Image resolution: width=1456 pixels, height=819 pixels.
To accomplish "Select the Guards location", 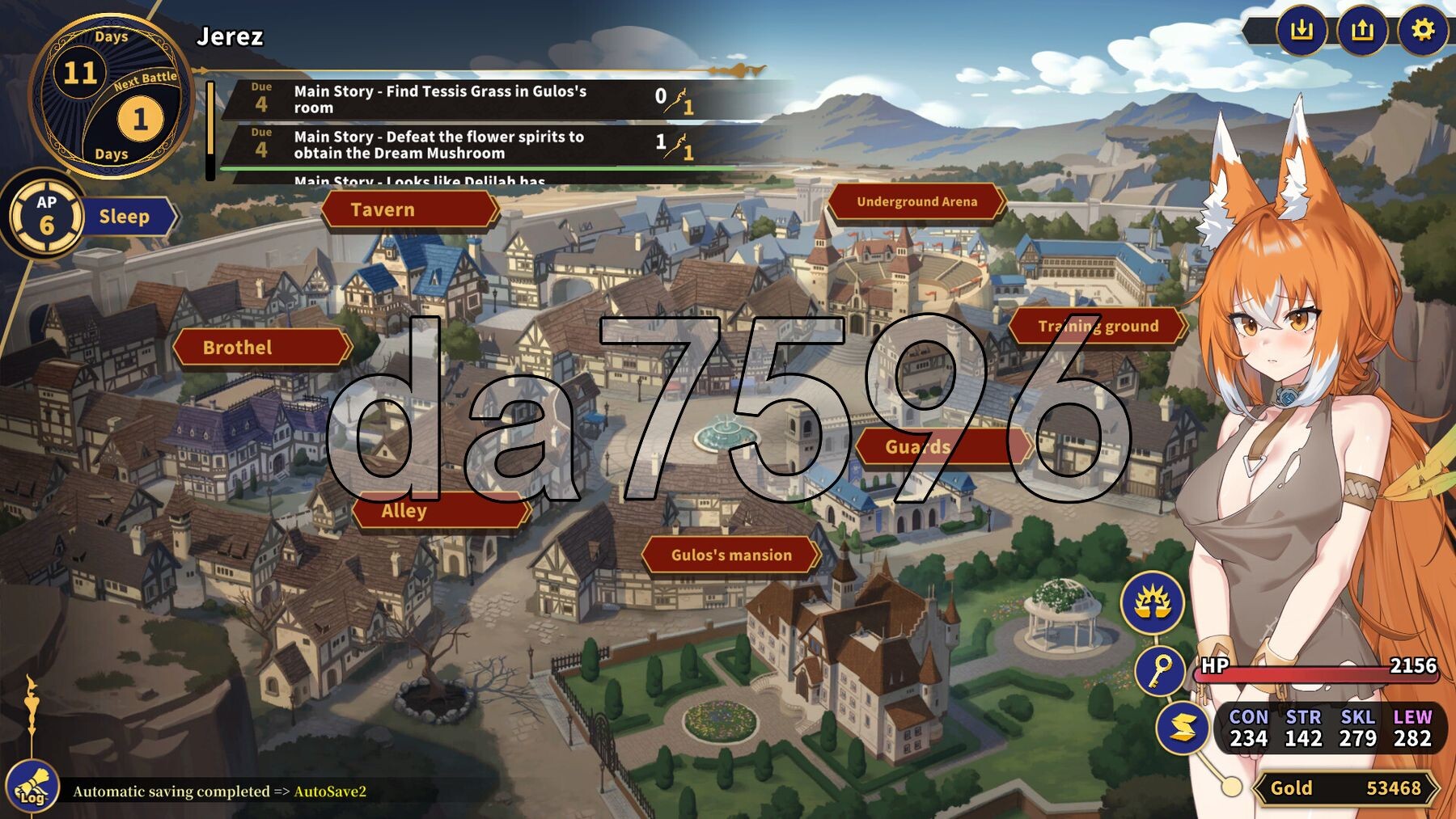I will tap(943, 447).
